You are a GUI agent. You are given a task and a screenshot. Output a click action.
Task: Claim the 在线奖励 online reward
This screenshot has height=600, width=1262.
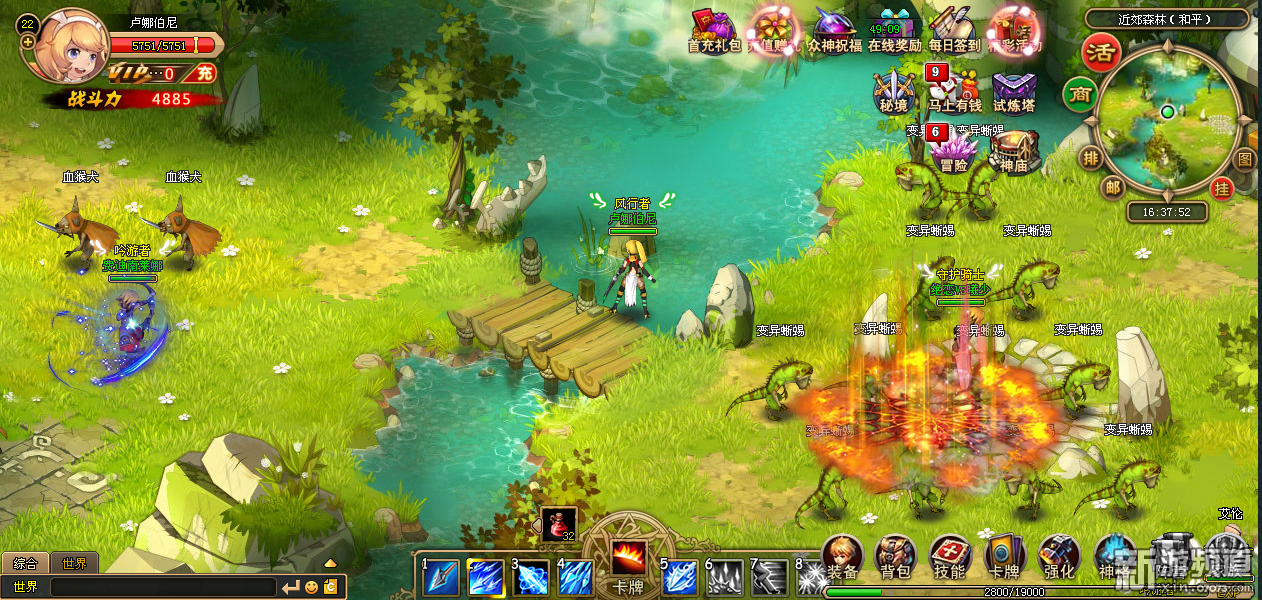(x=894, y=29)
